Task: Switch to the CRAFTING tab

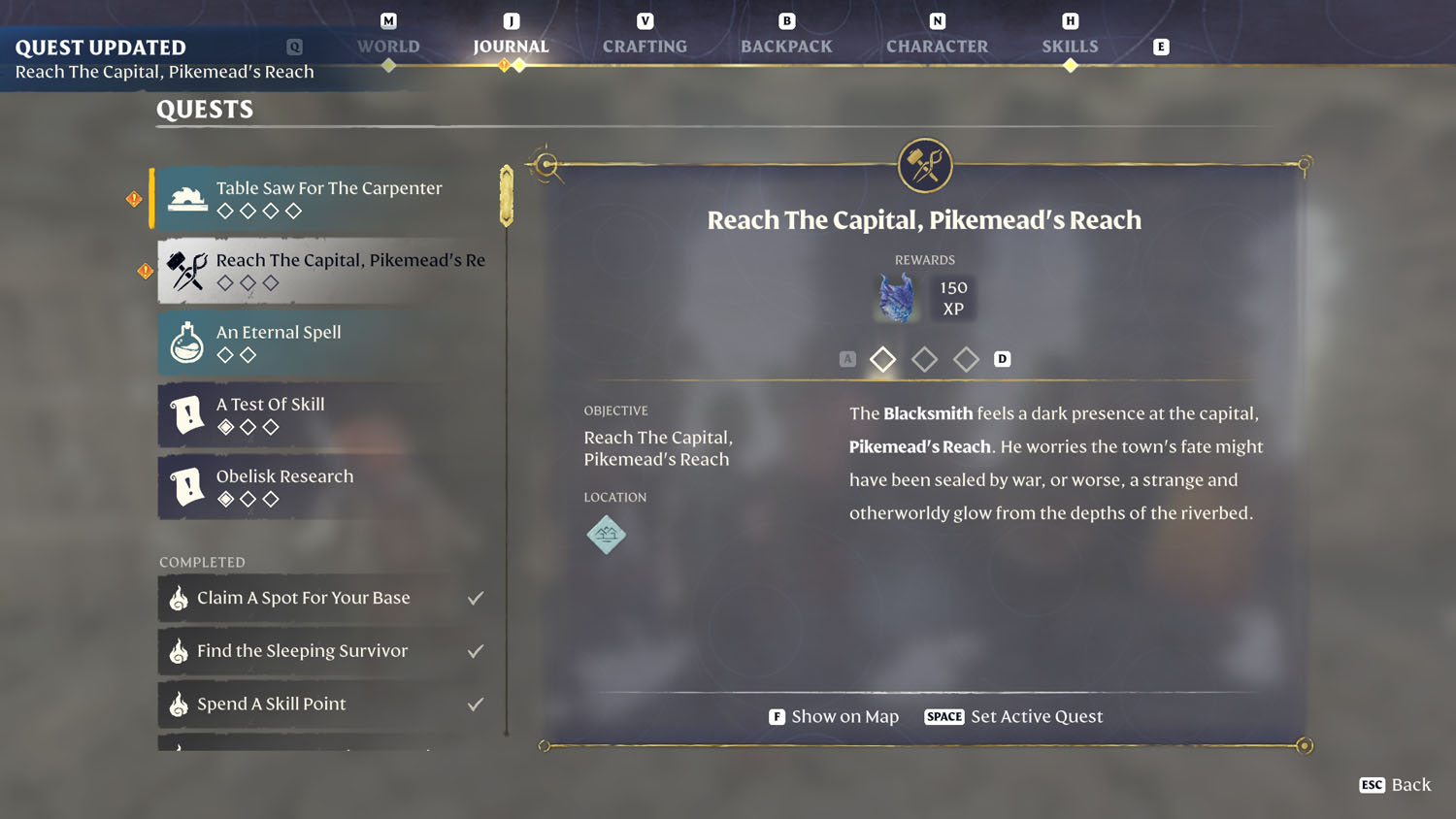Action: click(x=645, y=46)
